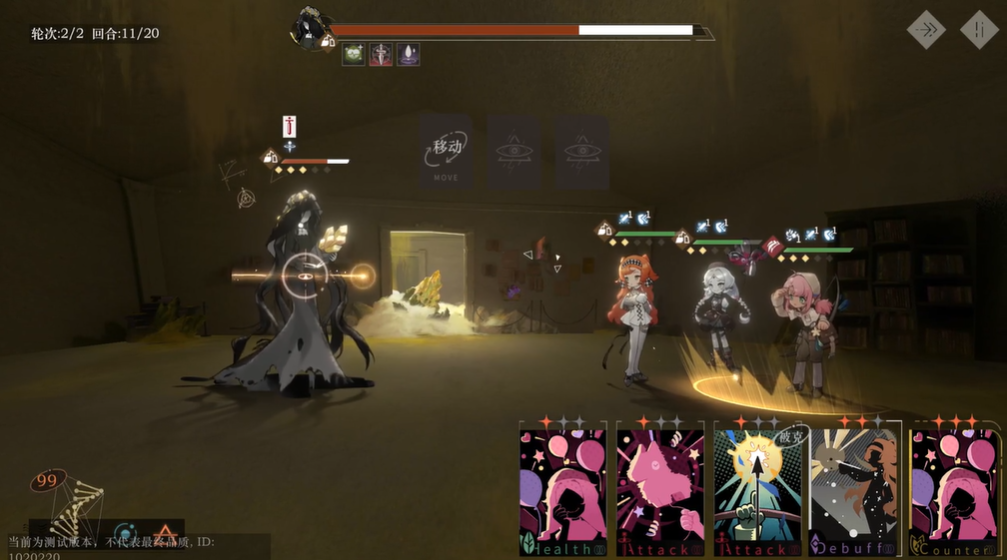Screen dimensions: 1007x560
Task: Click the boss portrait icon
Action: tap(309, 28)
